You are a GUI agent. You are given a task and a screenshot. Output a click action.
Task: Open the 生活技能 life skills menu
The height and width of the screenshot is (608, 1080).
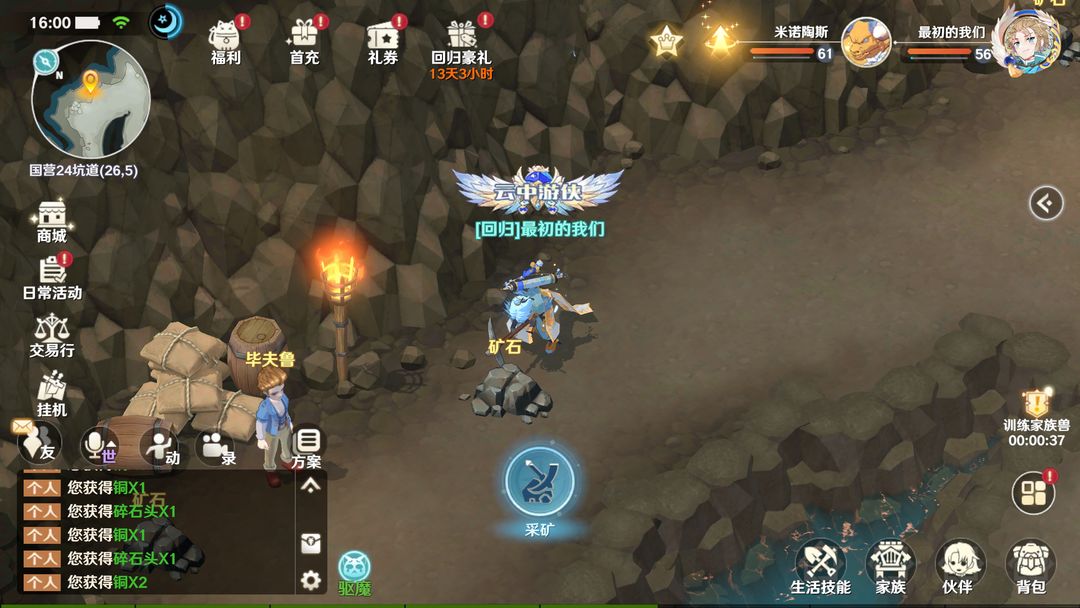(821, 567)
